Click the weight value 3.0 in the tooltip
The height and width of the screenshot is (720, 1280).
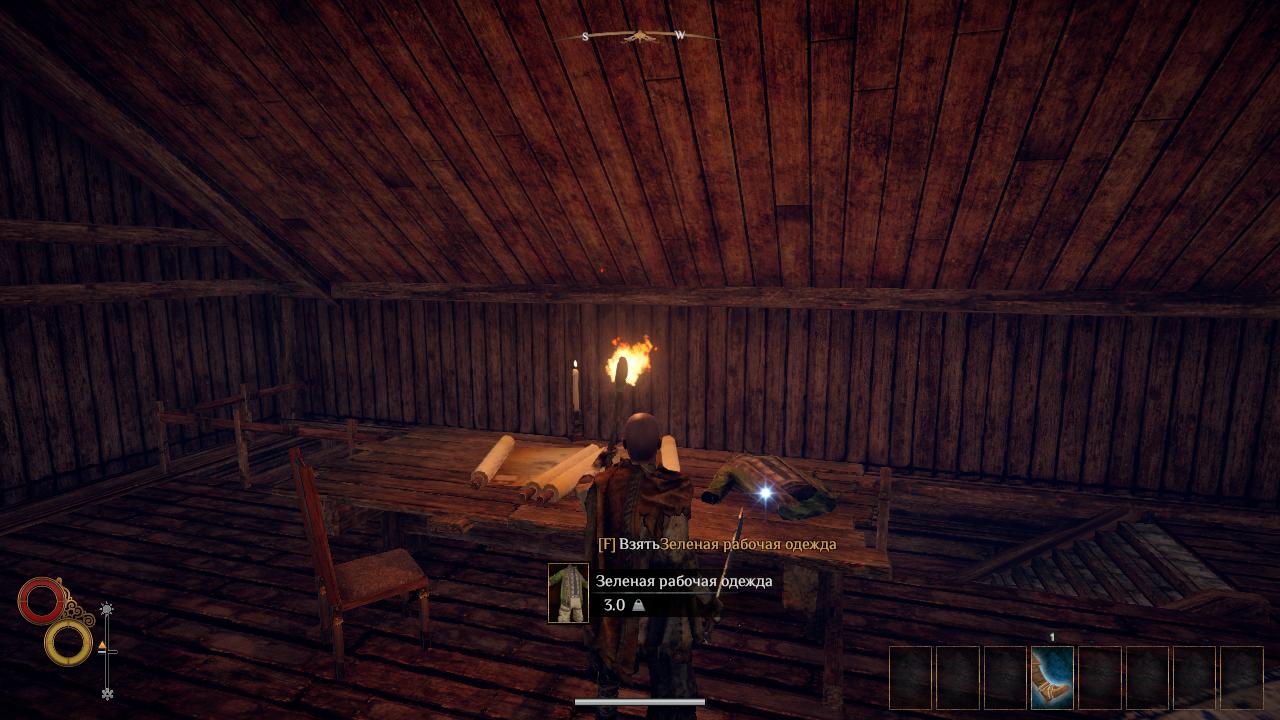tap(613, 604)
